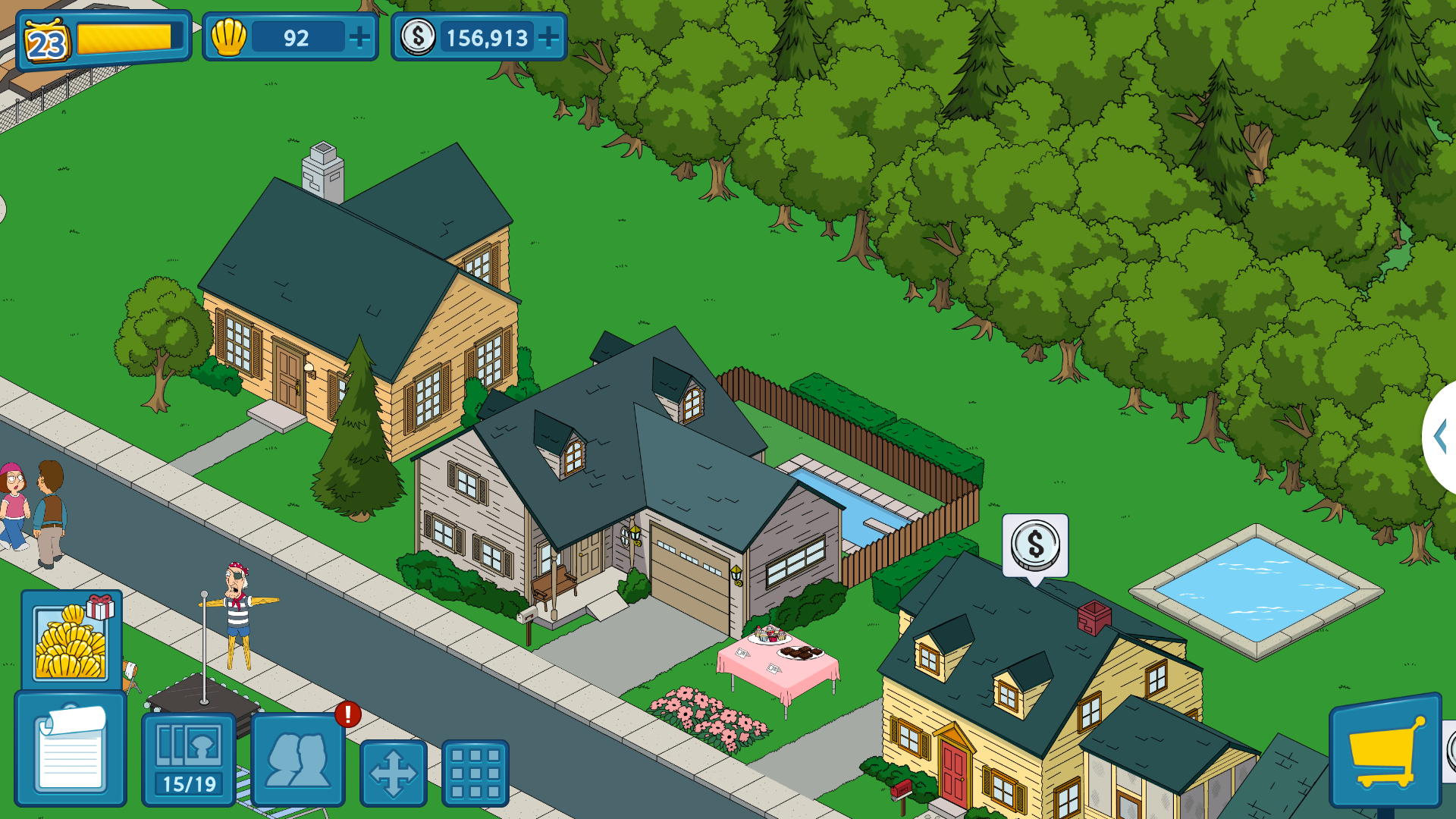The width and height of the screenshot is (1456, 819).
Task: Open the shopping cart store
Action: 1385,751
